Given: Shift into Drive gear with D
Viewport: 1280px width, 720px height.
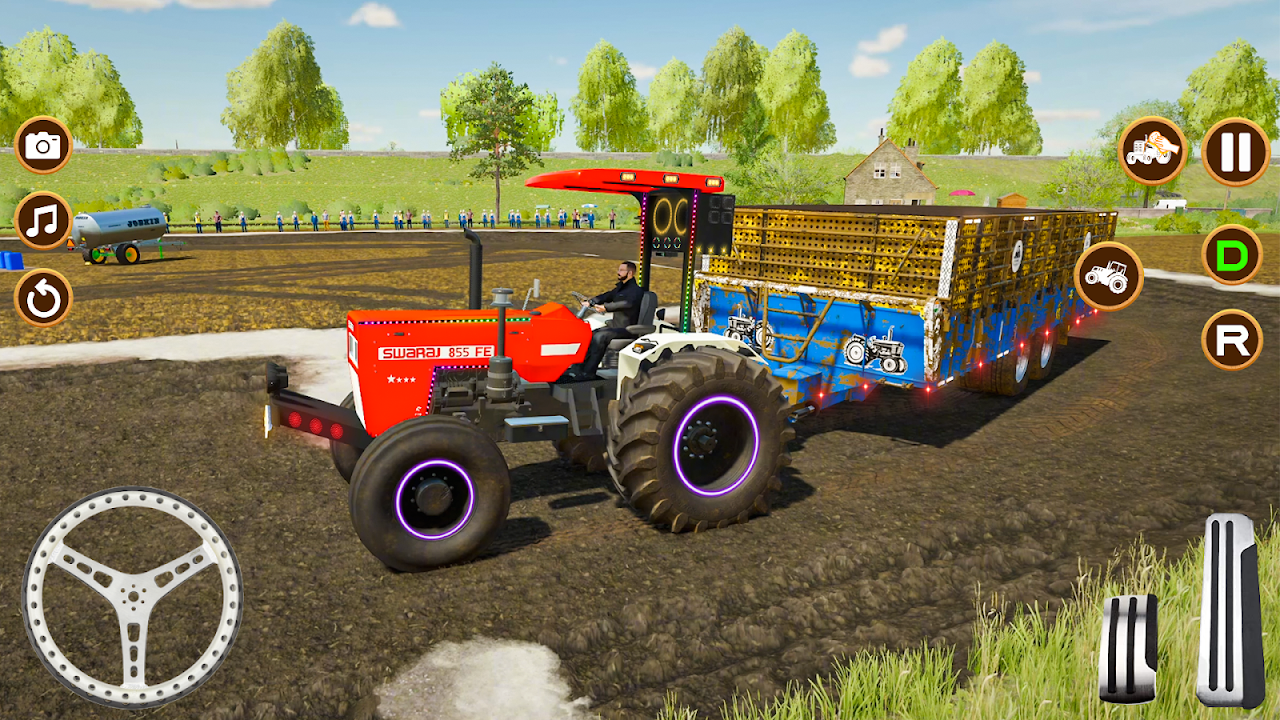Looking at the screenshot, I should [x=1231, y=255].
